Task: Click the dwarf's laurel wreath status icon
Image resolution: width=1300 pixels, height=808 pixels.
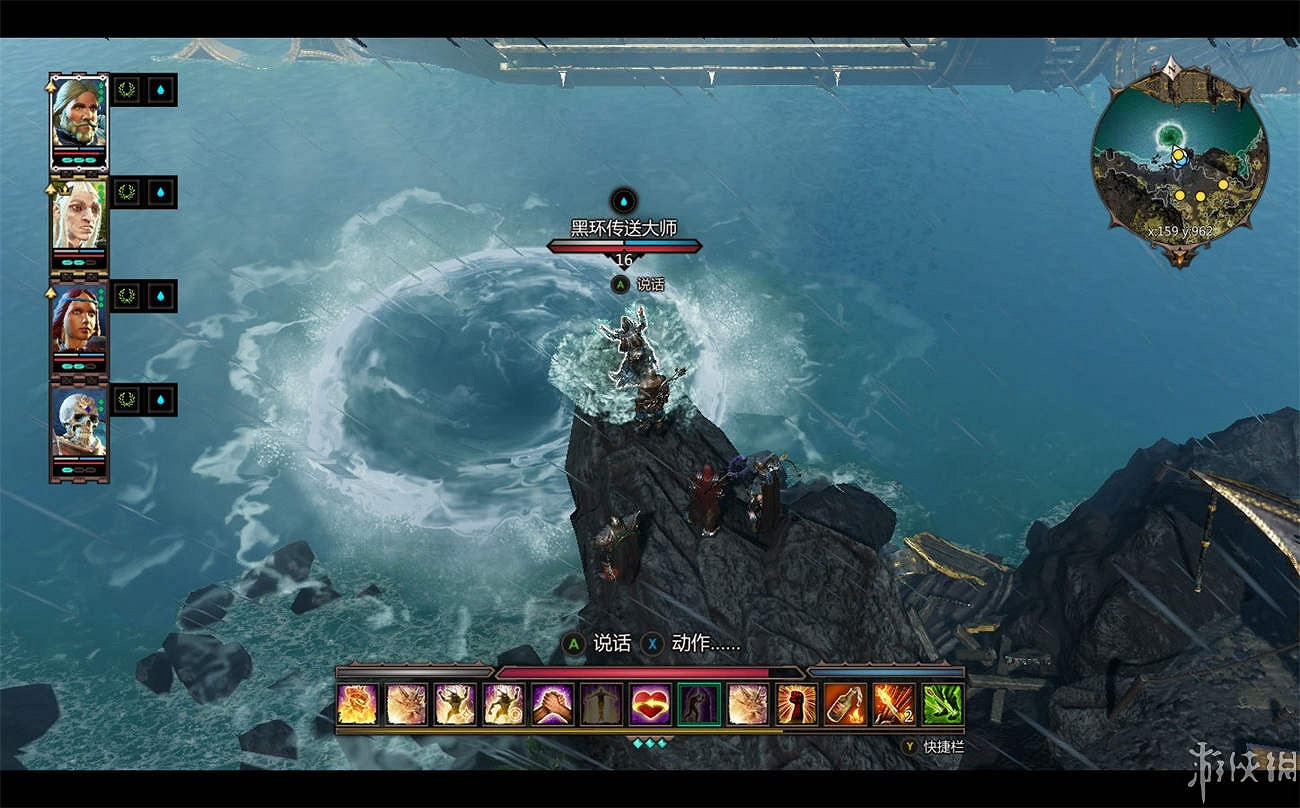Action: tap(126, 90)
